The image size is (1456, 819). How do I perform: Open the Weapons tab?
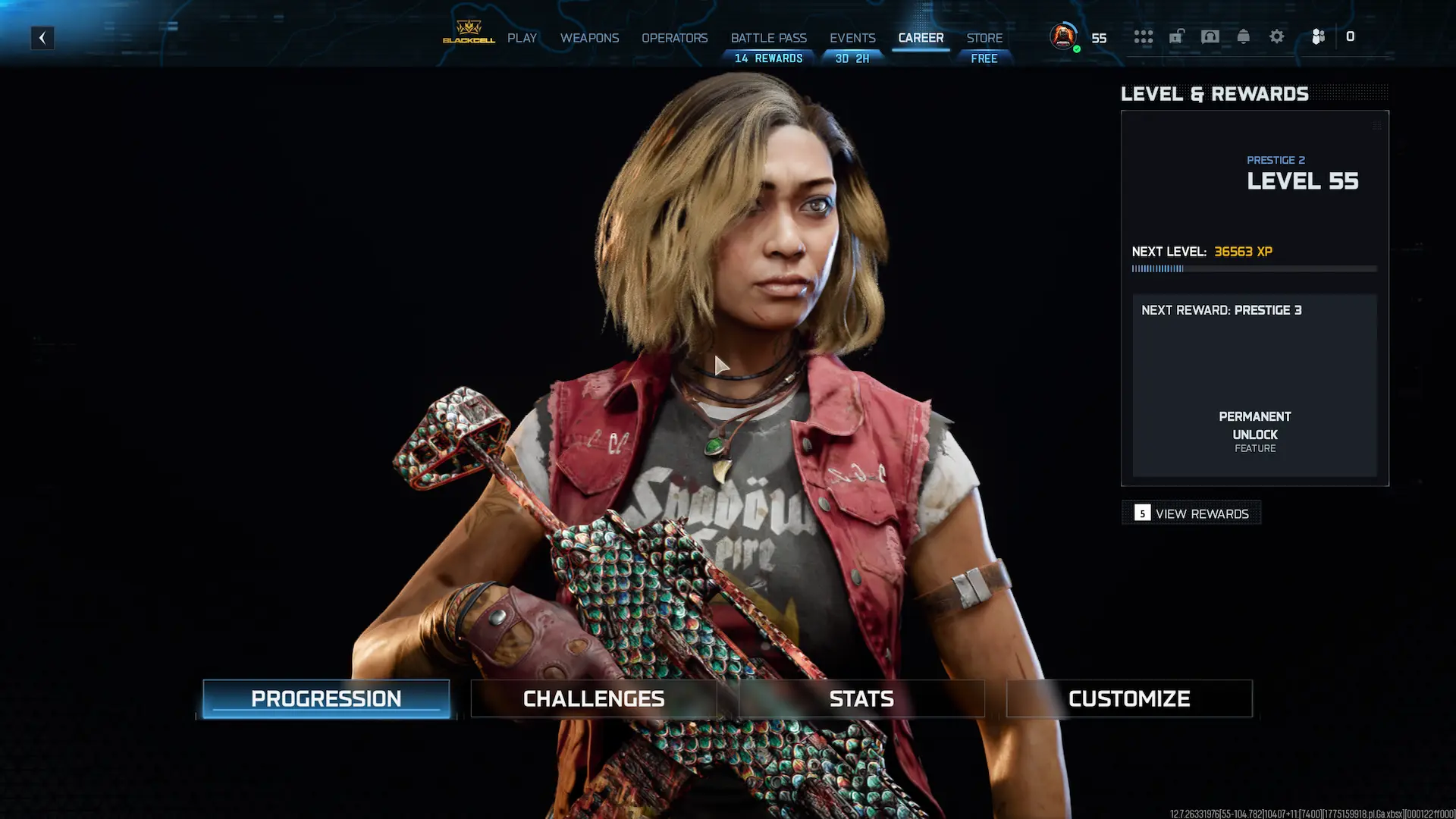click(589, 38)
